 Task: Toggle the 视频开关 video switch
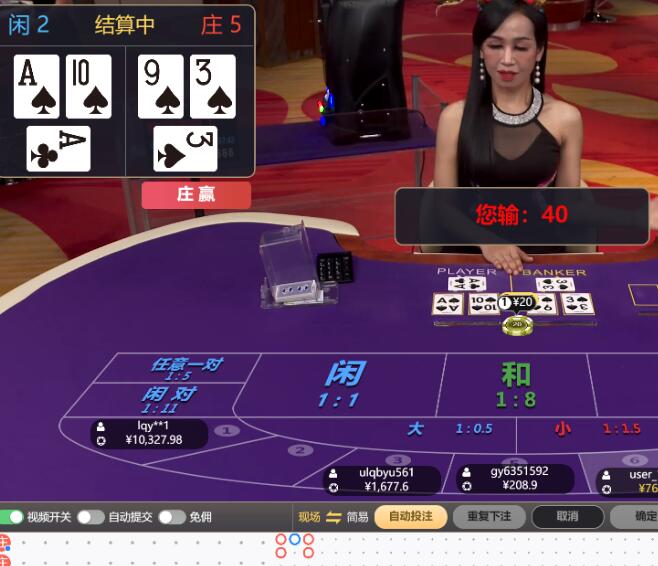pos(12,517)
